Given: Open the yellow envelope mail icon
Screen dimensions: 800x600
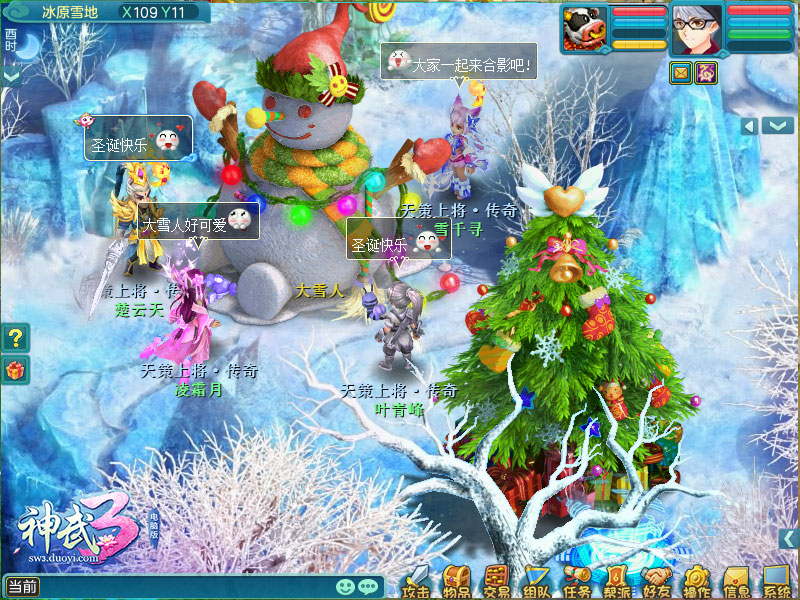Looking at the screenshot, I should click(x=681, y=72).
